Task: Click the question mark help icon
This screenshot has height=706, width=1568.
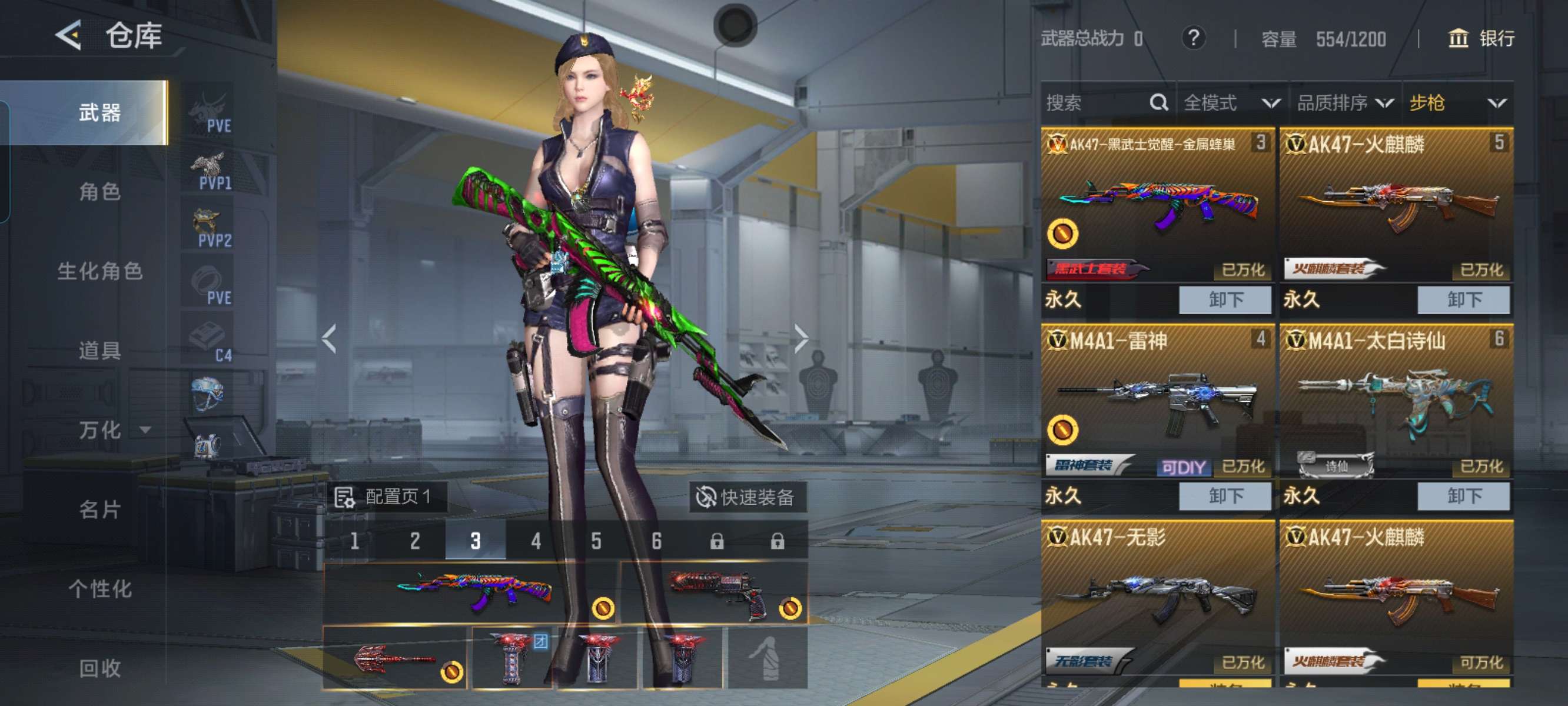Action: pyautogui.click(x=1193, y=39)
